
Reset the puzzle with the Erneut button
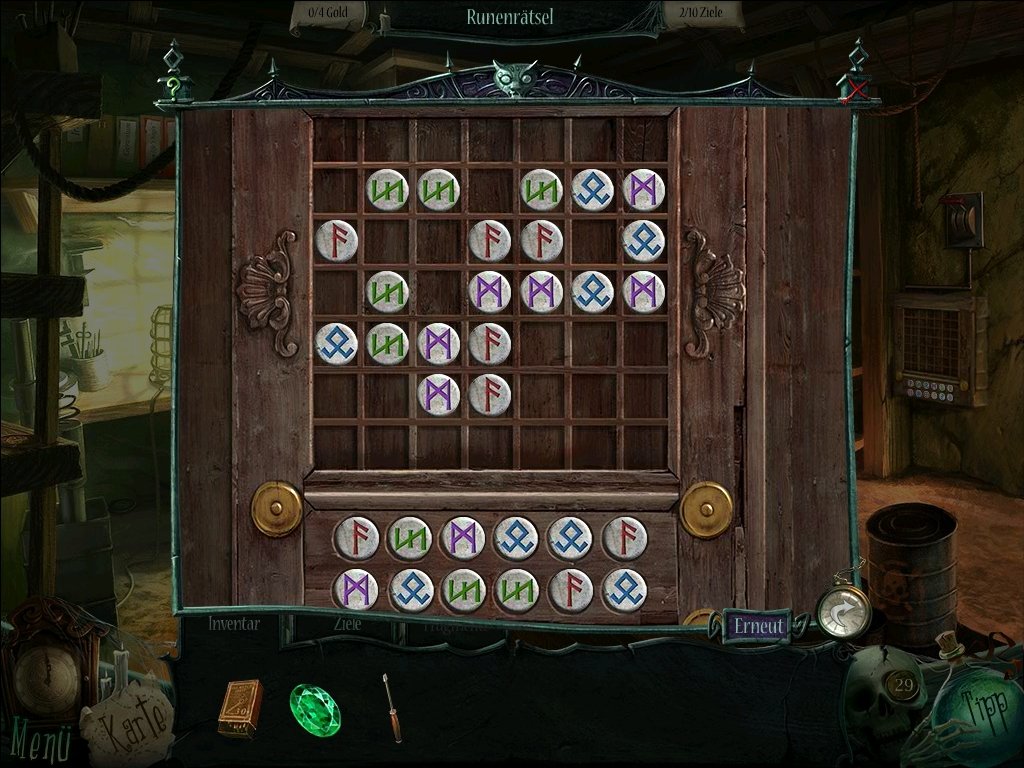pyautogui.click(x=758, y=626)
